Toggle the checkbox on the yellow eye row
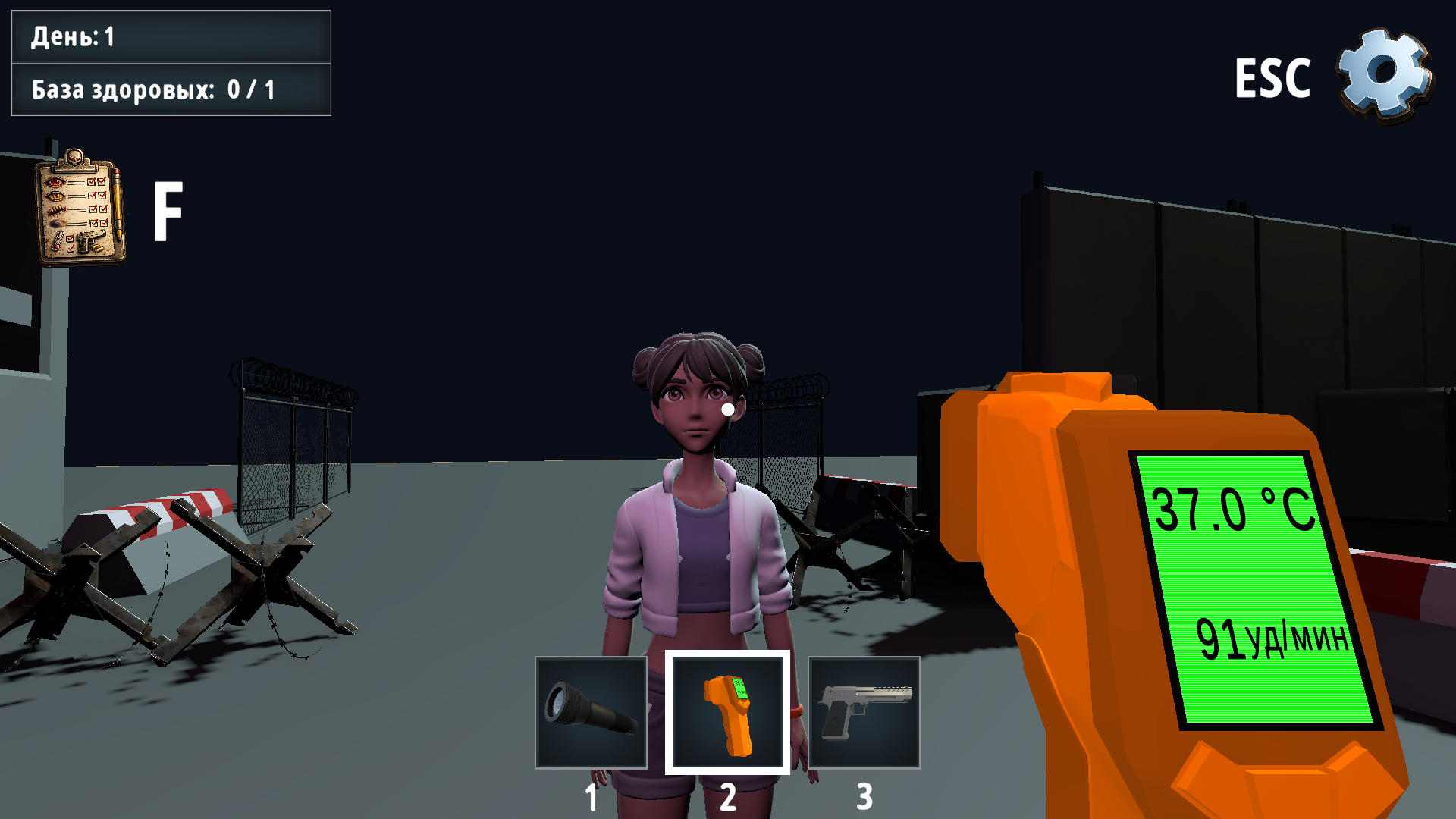Viewport: 1456px width, 819px height. [x=92, y=196]
